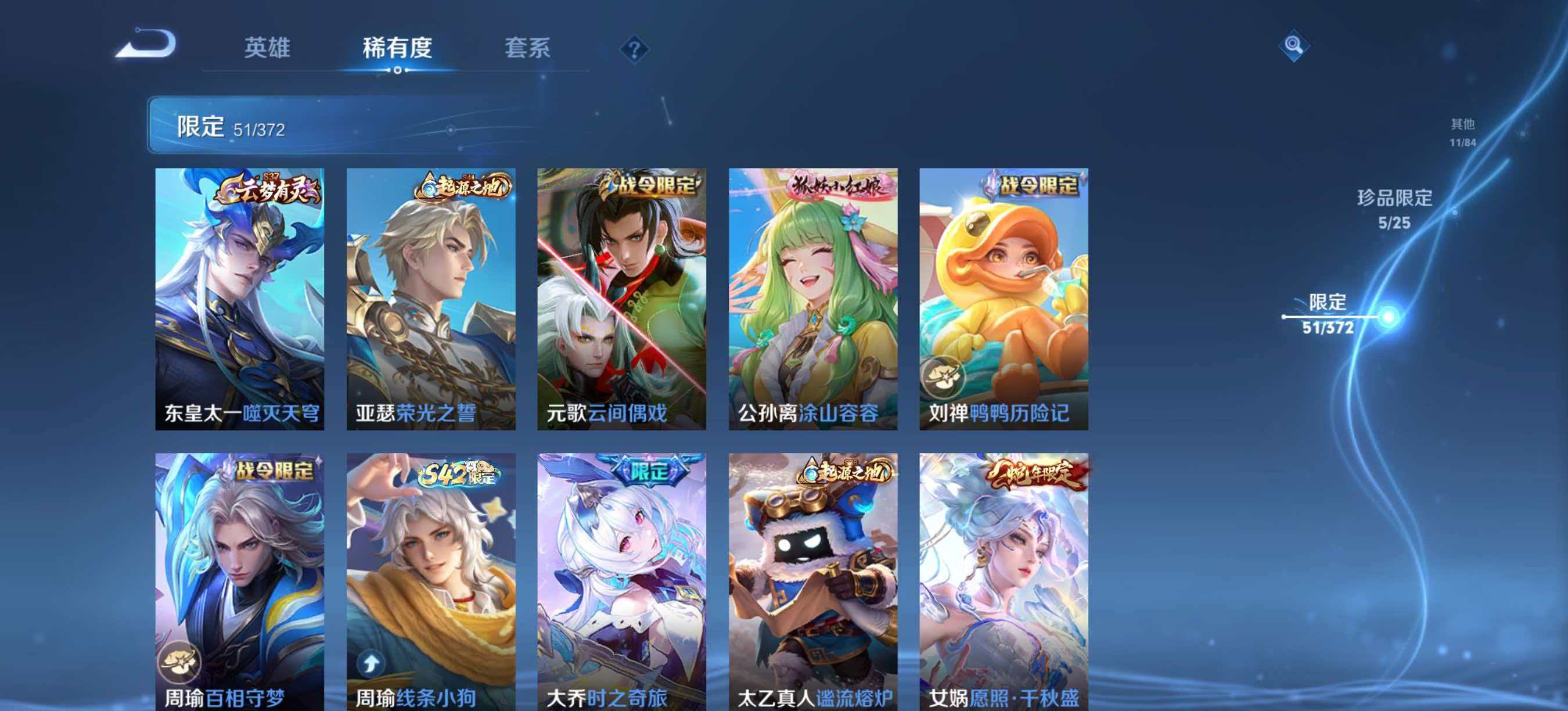Switch to the 套系 tab
Viewport: 1568px width, 711px height.
pos(529,49)
